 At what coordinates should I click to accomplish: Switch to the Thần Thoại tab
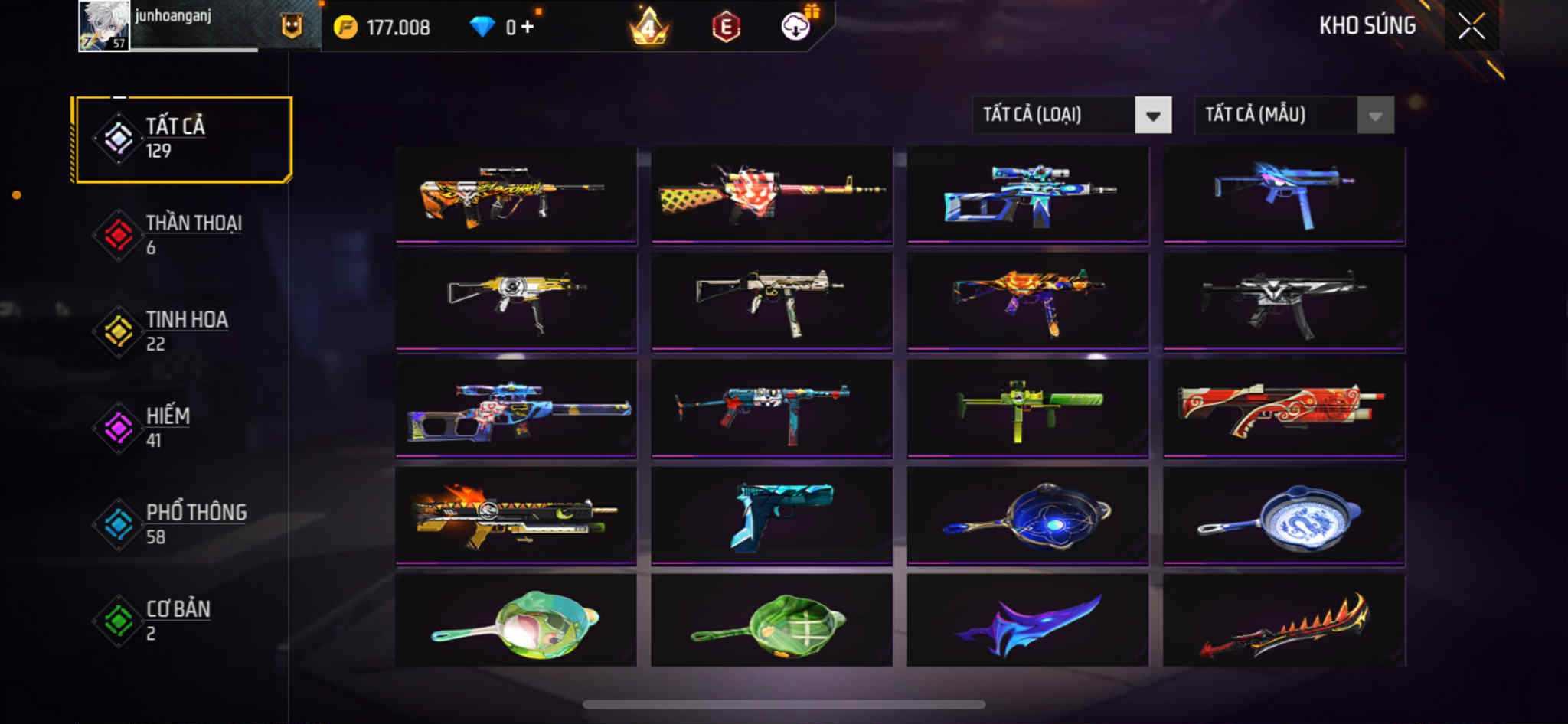tap(182, 235)
